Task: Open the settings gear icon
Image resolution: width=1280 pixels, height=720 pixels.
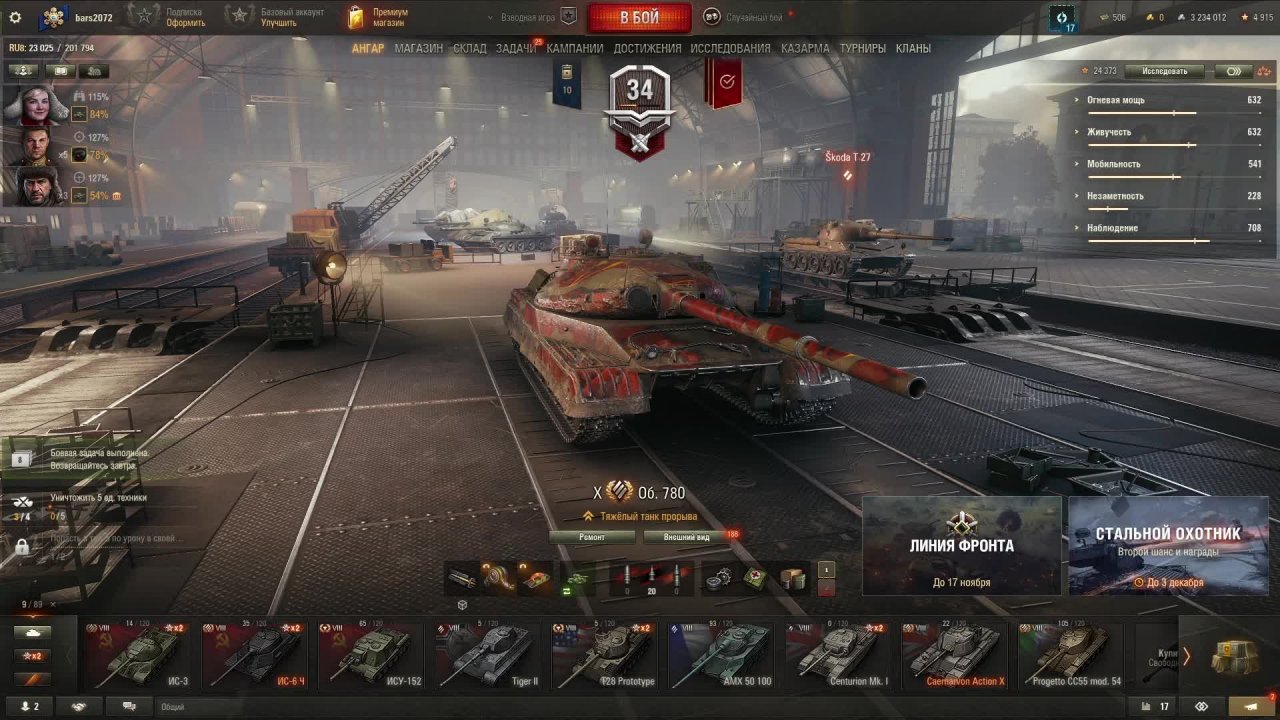Action: [15, 17]
